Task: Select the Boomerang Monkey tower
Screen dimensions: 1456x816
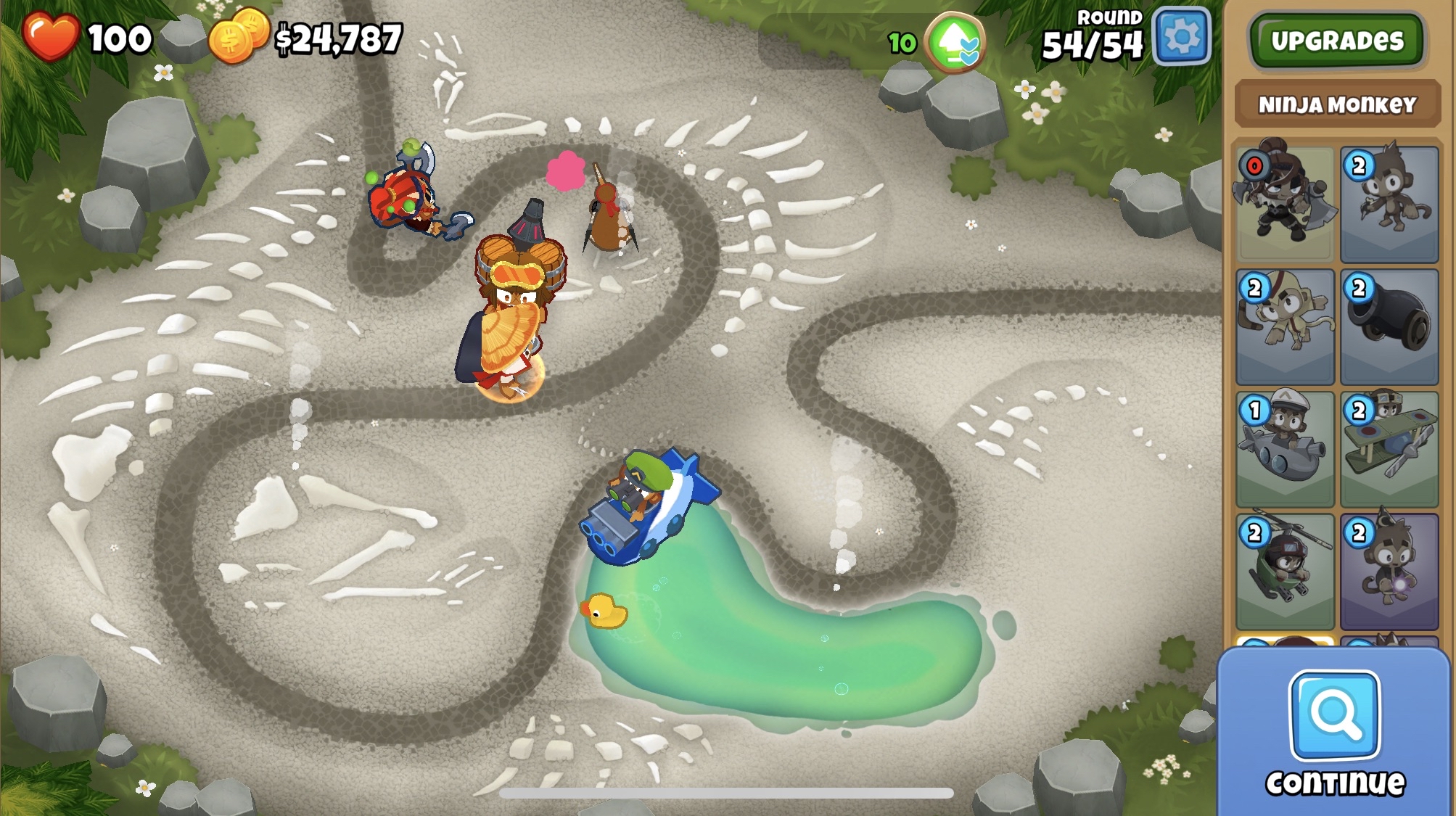Action: point(1285,326)
